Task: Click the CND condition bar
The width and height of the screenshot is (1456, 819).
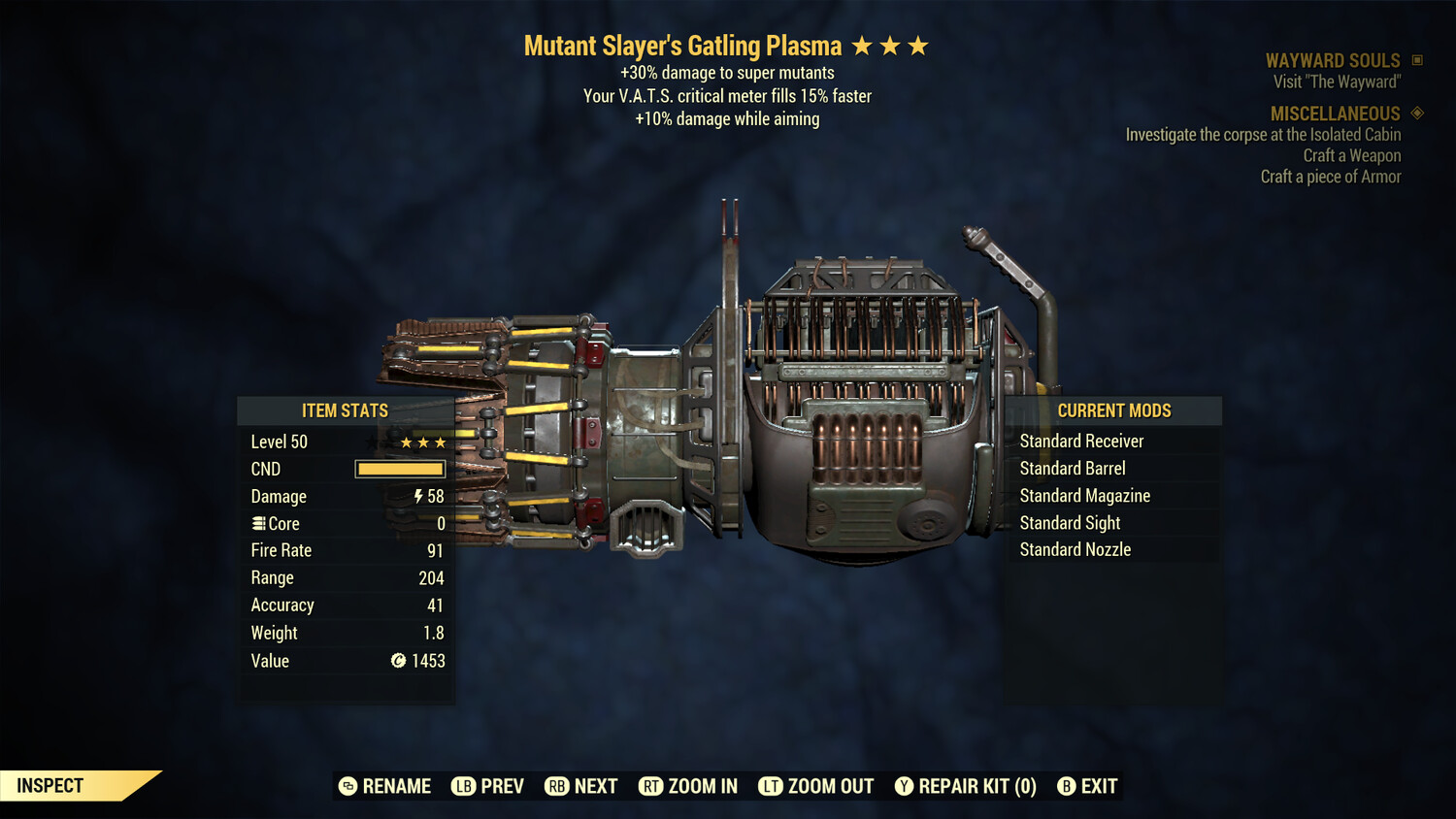Action: click(400, 469)
